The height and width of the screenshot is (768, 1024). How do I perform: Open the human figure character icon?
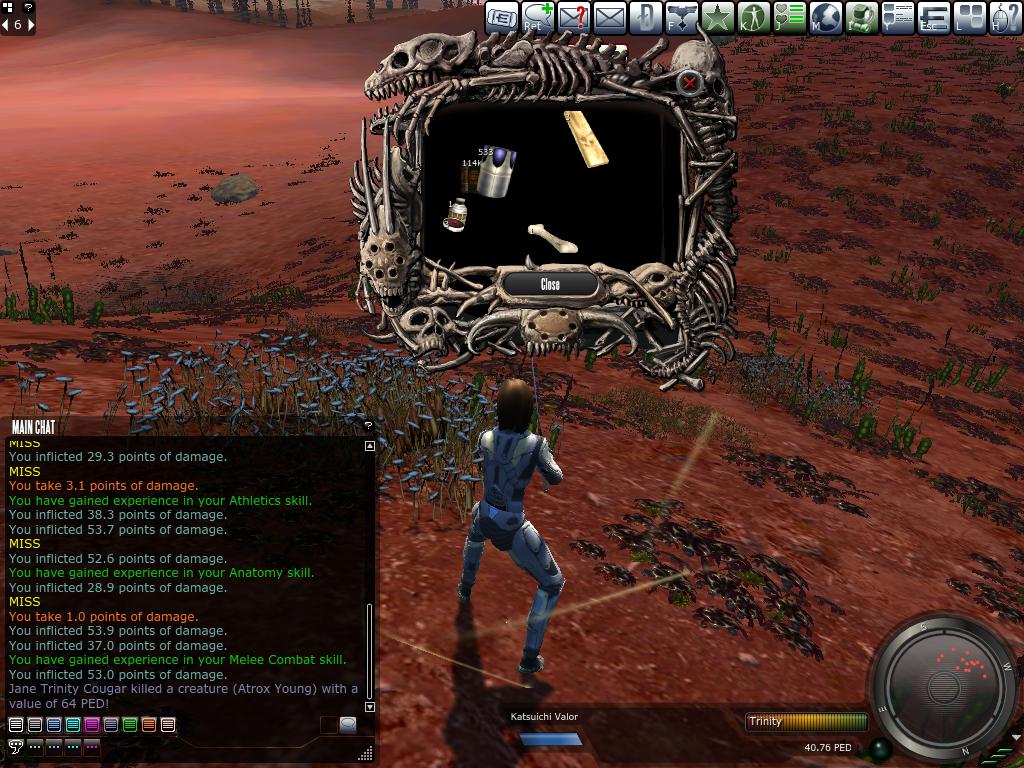[754, 18]
